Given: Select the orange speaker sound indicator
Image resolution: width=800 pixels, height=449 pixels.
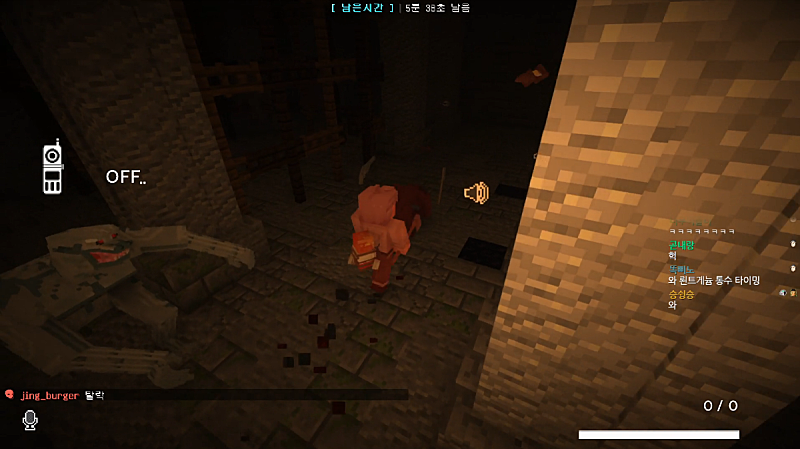Looking at the screenshot, I should (x=476, y=193).
